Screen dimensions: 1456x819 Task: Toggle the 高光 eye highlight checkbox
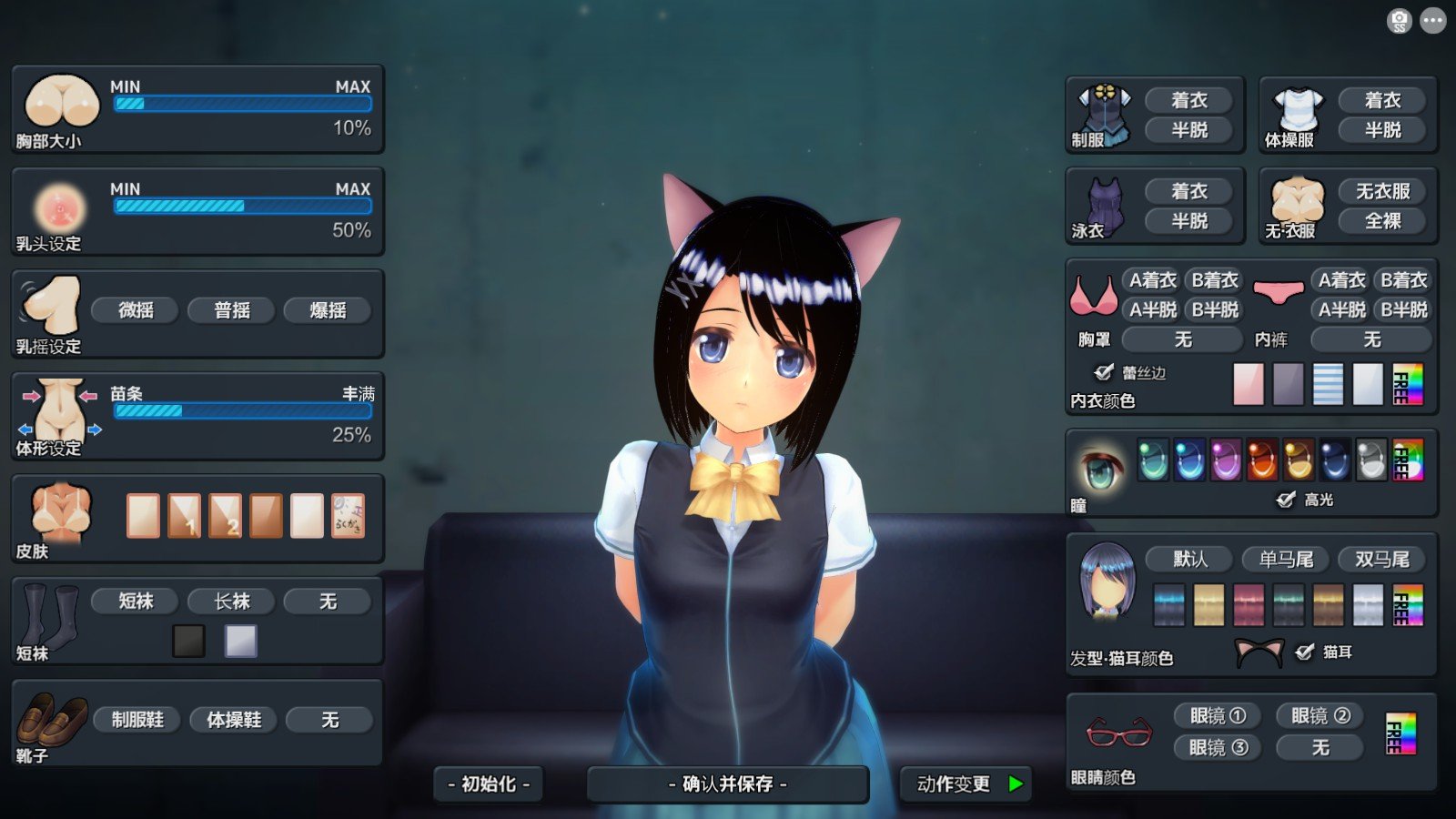click(x=1285, y=500)
